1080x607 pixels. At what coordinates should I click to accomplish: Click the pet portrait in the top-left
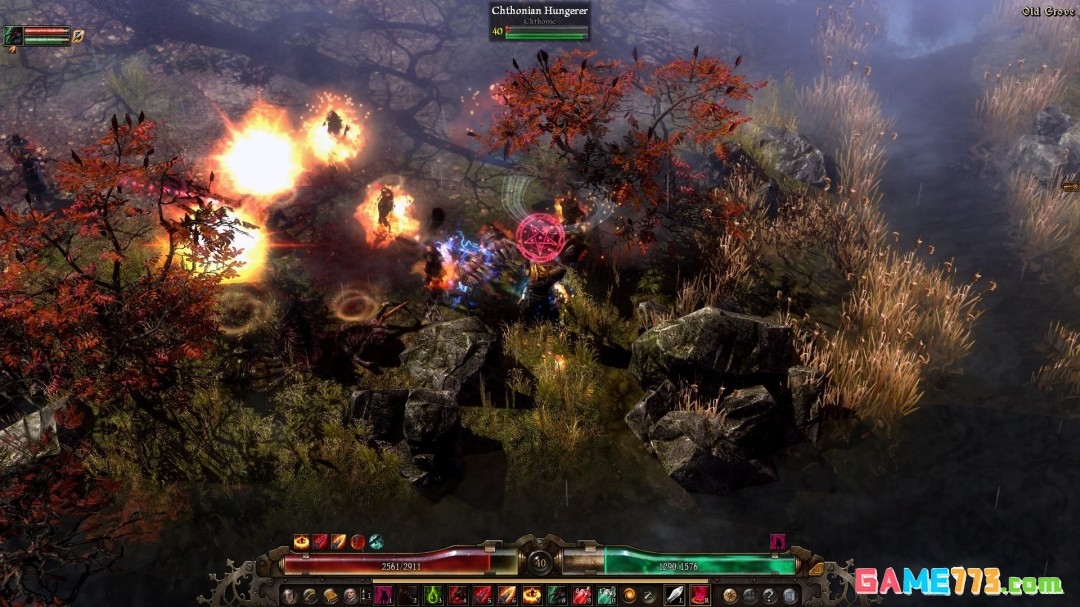point(13,36)
